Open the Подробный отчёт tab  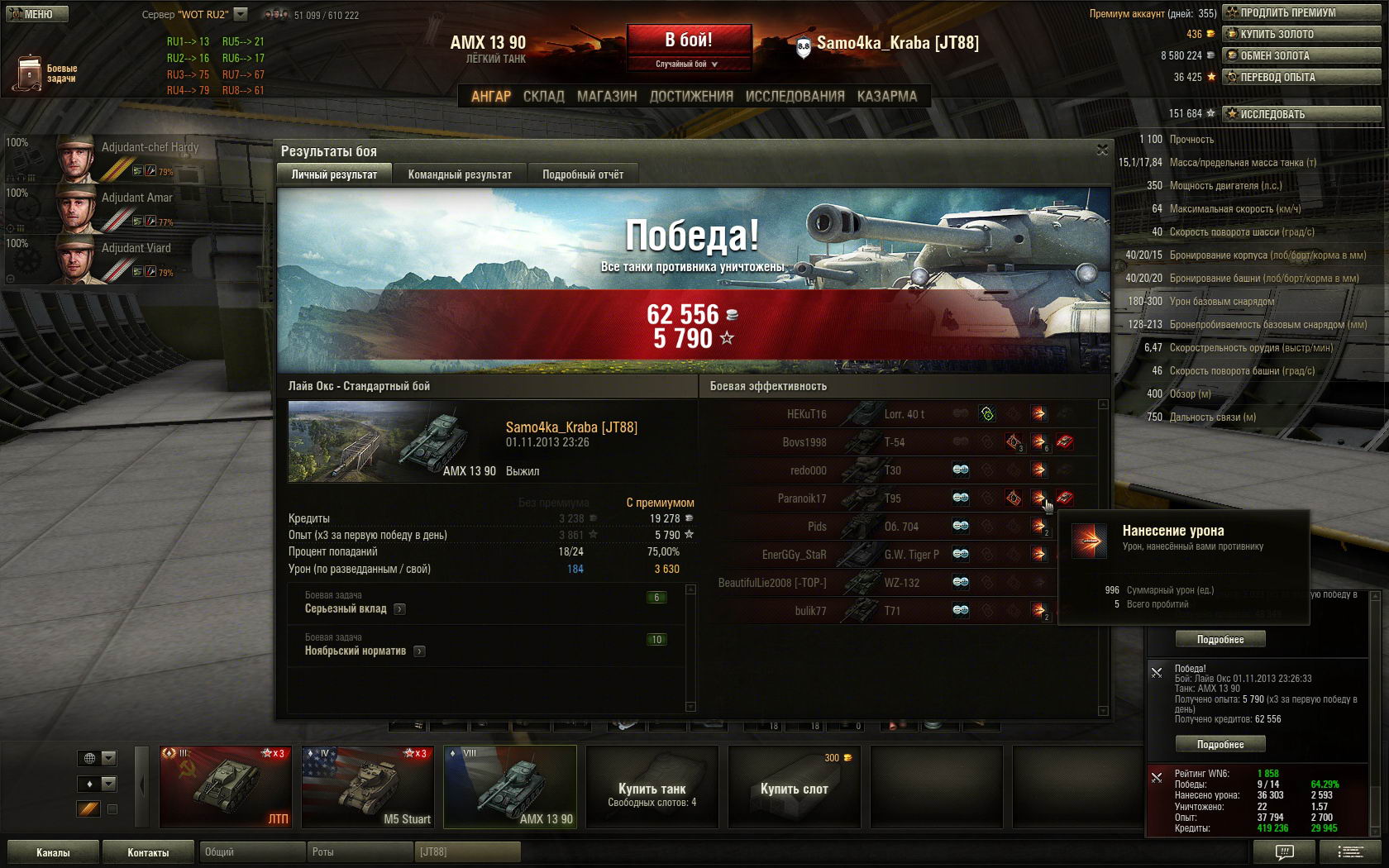(x=583, y=174)
